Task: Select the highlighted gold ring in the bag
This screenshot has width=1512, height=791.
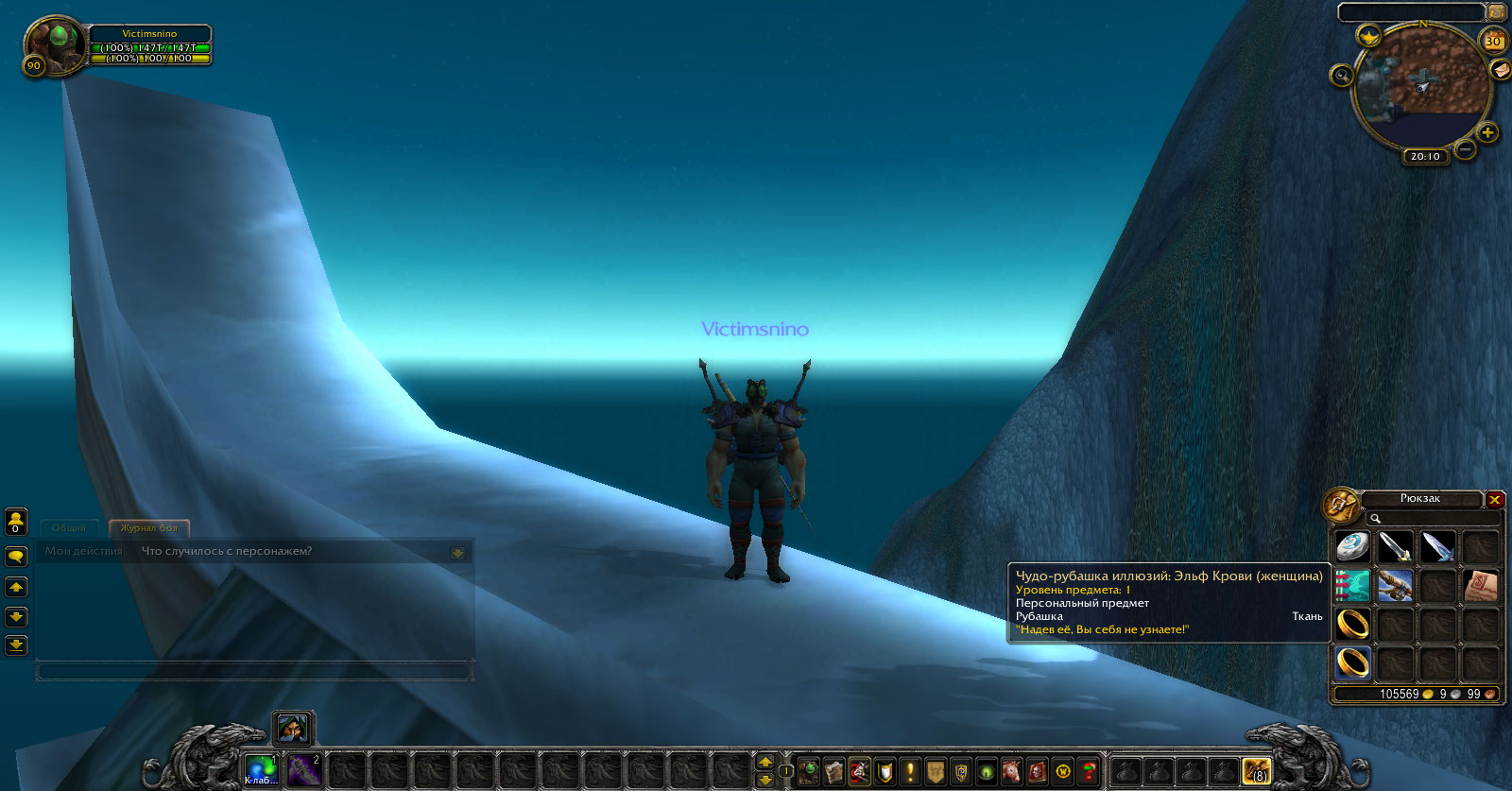Action: 1352,662
